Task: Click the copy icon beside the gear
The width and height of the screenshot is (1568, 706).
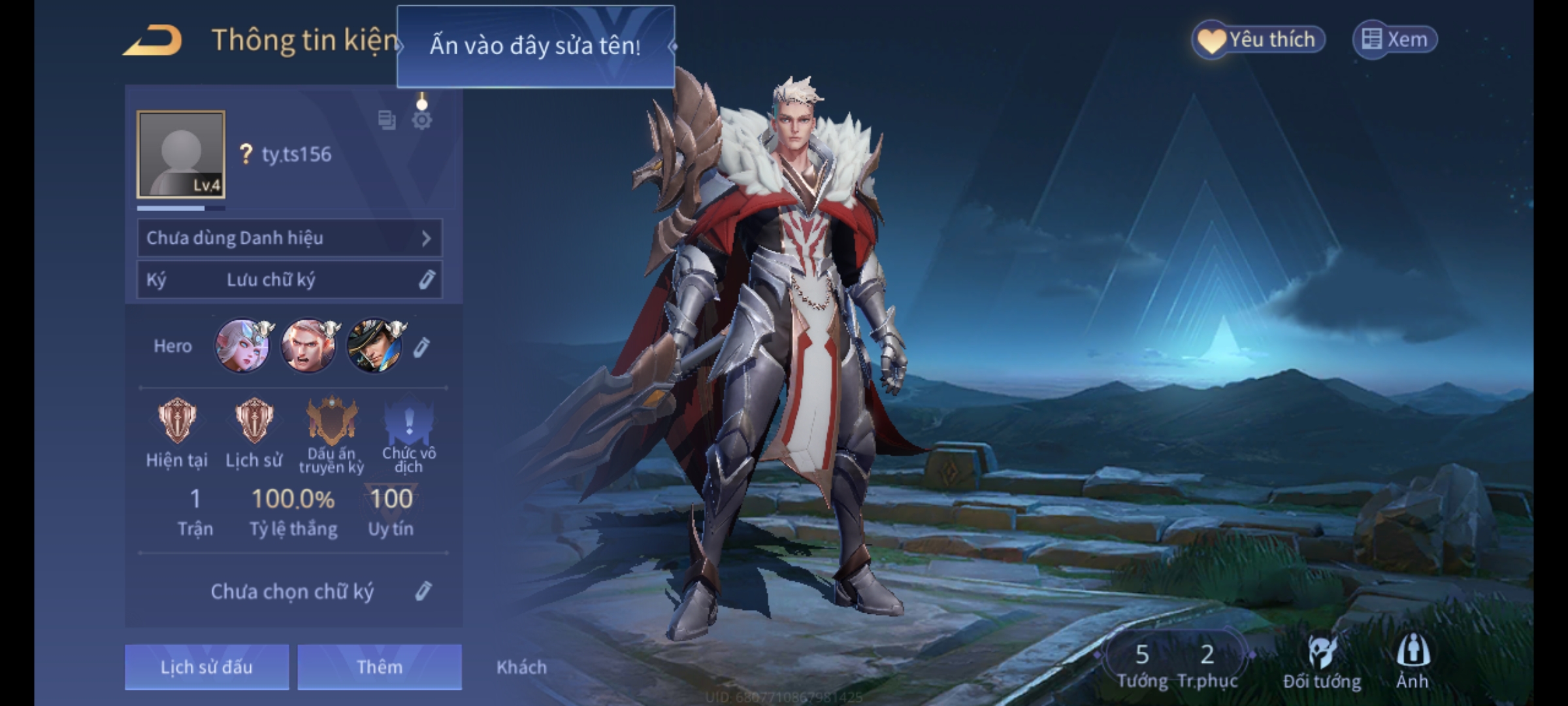Action: pos(387,120)
